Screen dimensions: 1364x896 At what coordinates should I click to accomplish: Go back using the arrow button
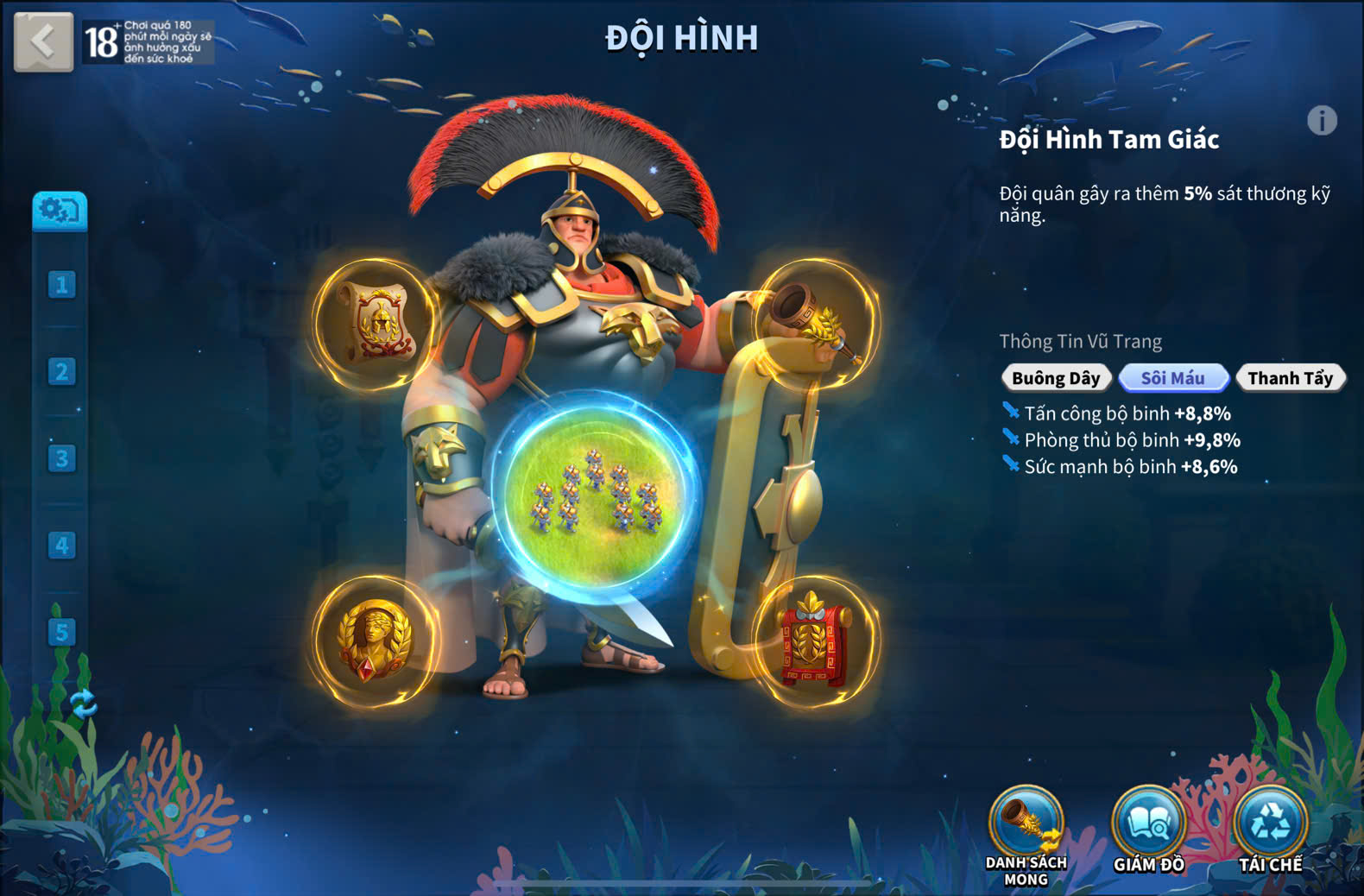[x=43, y=41]
